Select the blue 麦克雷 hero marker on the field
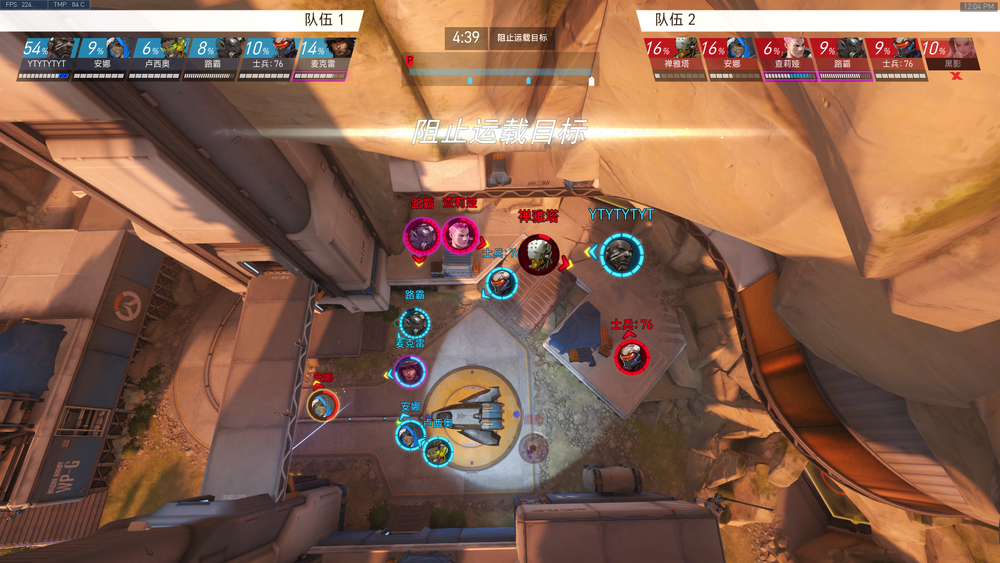Image resolution: width=1000 pixels, height=563 pixels. (x=410, y=372)
